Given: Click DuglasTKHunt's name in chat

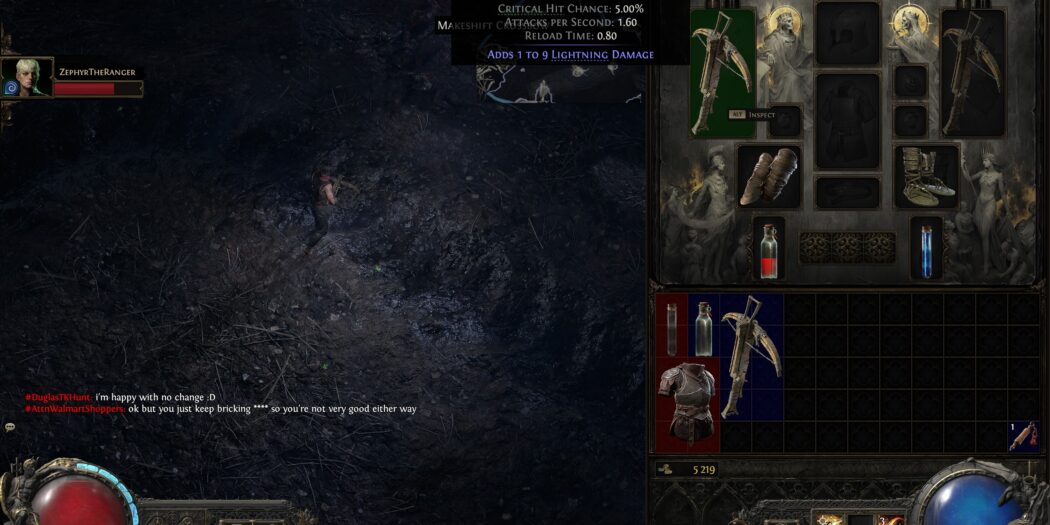Looking at the screenshot, I should tap(58, 397).
